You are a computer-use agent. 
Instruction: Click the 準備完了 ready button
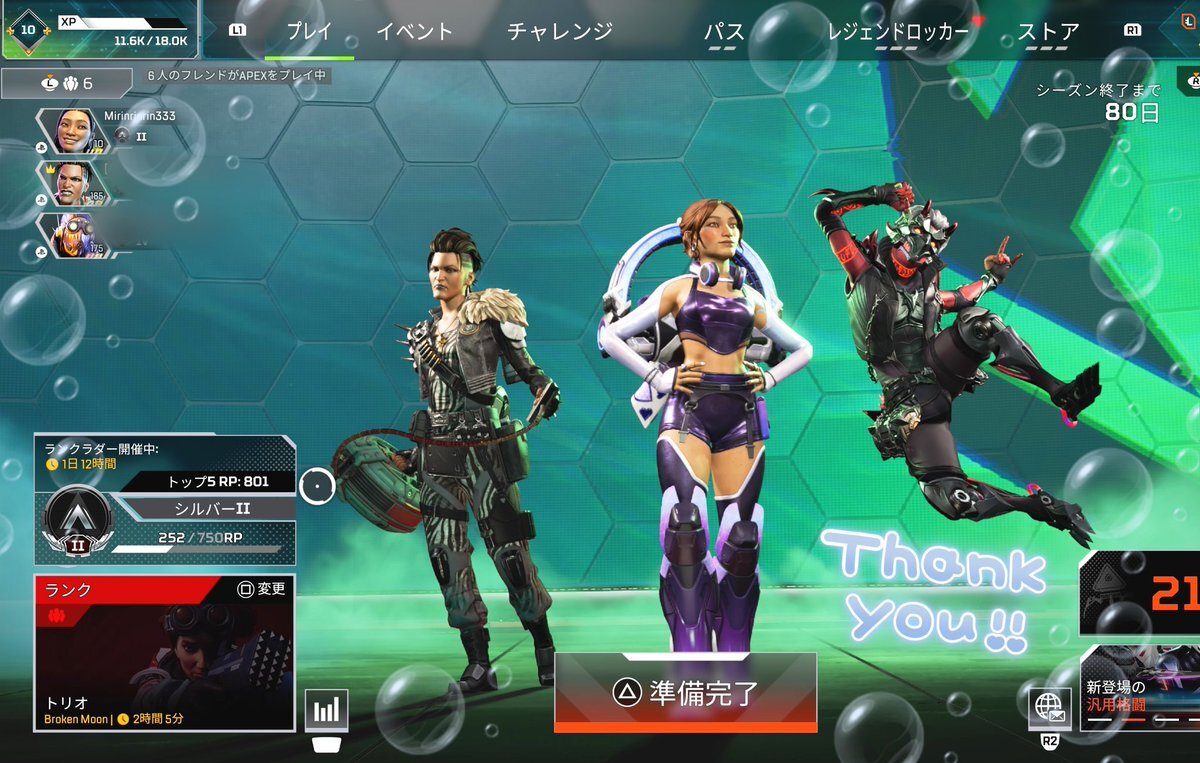[685, 690]
